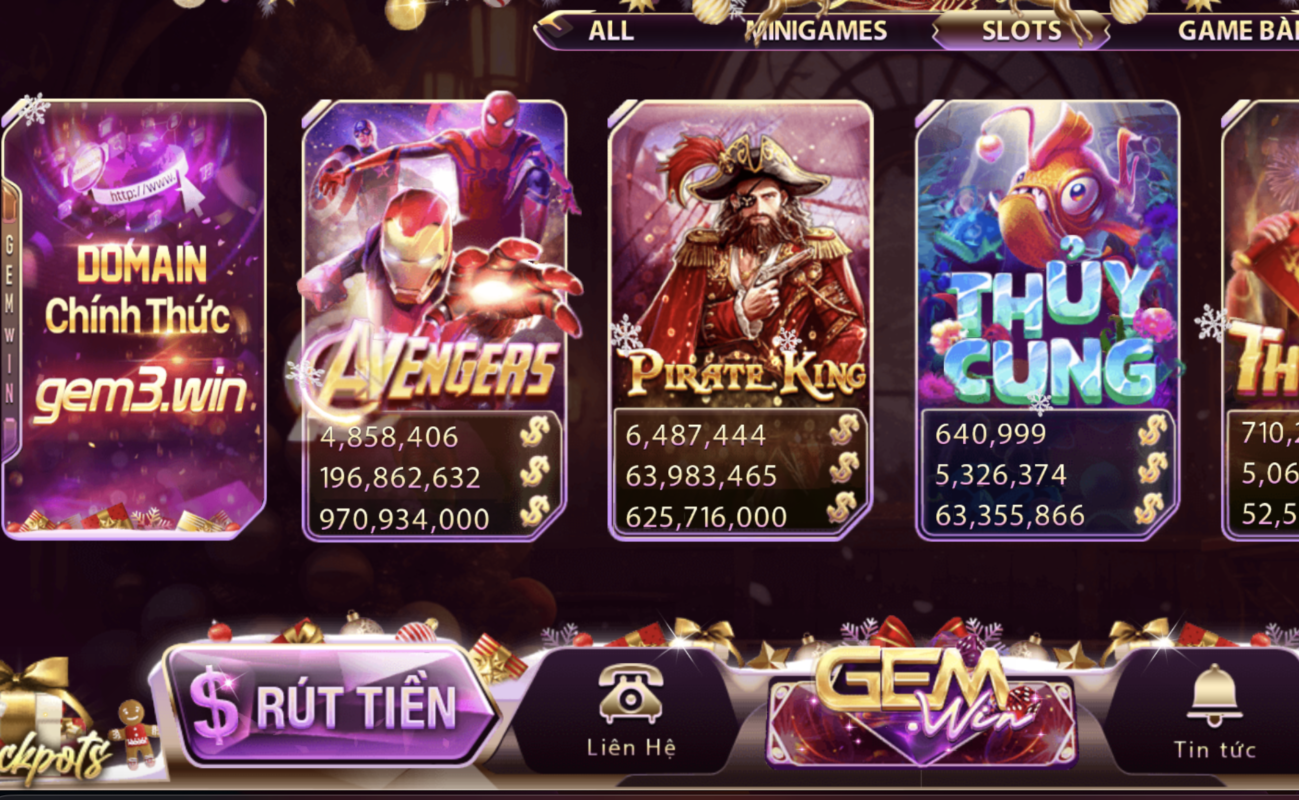The width and height of the screenshot is (1299, 800).
Task: View the ALL games tab
Action: [x=611, y=30]
